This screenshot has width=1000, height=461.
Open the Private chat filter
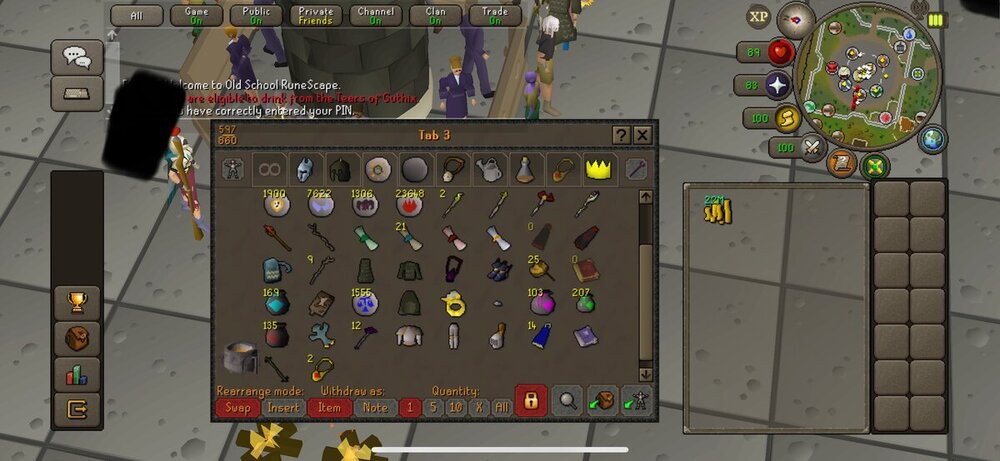pos(315,15)
